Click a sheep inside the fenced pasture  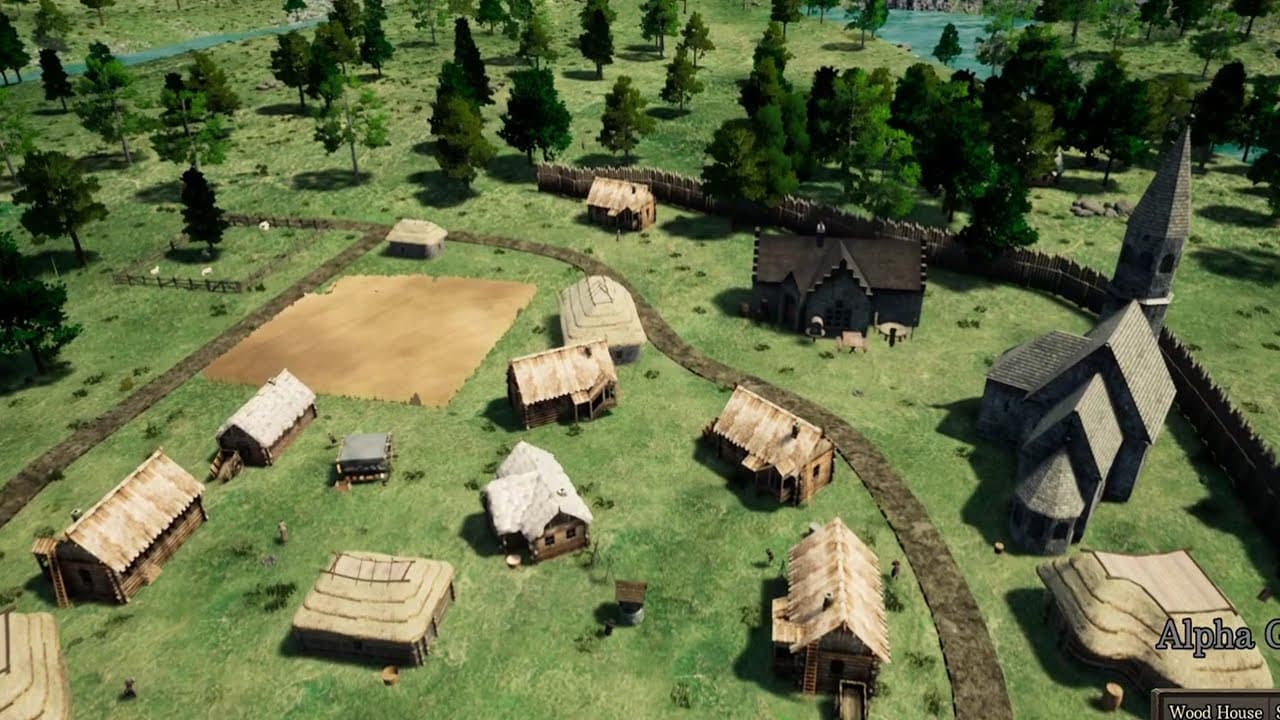coord(205,270)
